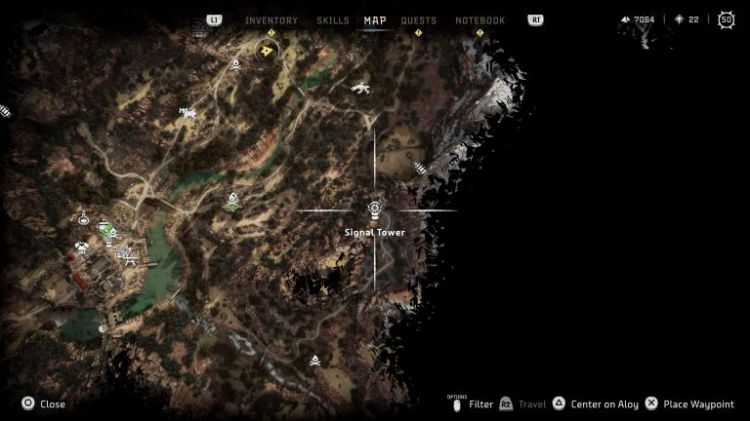Select the green campfire map marker
The image size is (750, 421).
232,201
